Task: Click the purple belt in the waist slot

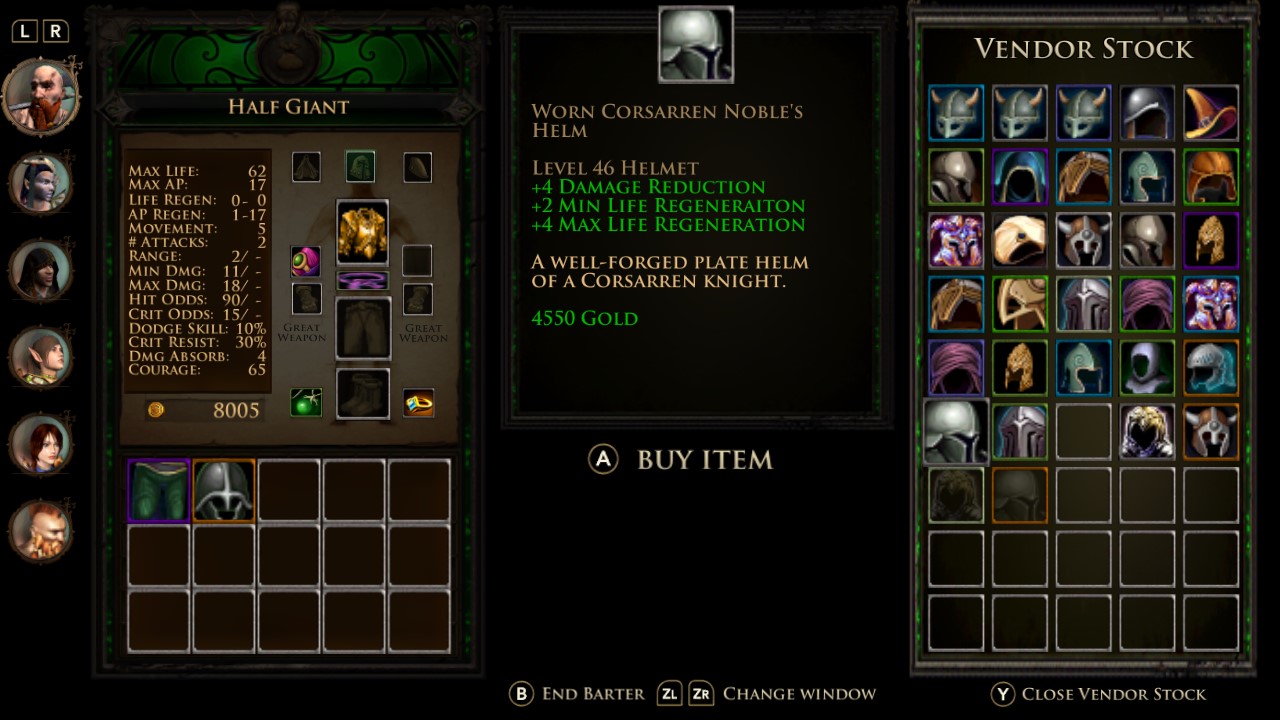Action: click(363, 277)
